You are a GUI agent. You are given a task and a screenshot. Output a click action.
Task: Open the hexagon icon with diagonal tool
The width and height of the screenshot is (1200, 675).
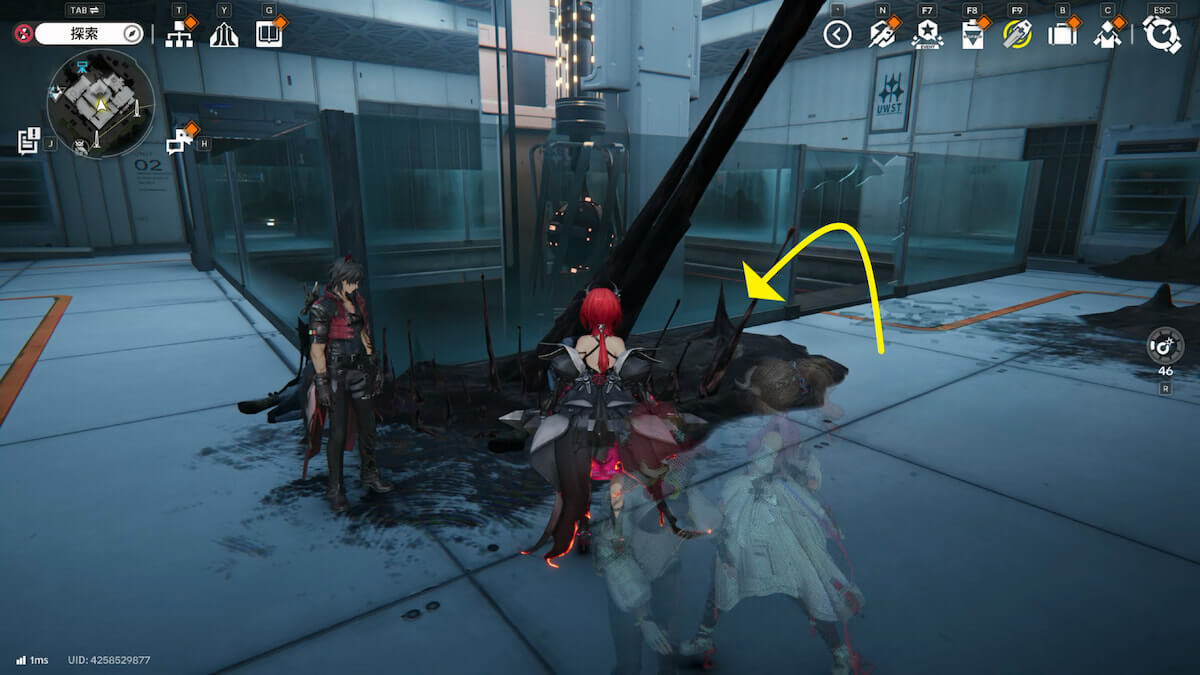coord(881,34)
